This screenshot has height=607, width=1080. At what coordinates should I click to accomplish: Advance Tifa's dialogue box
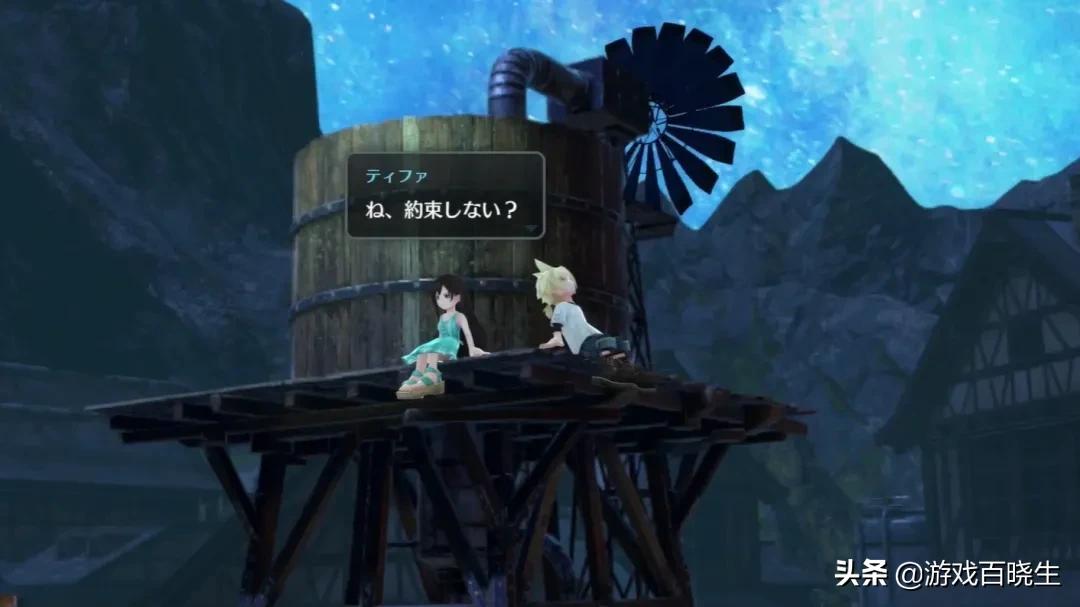(x=444, y=194)
